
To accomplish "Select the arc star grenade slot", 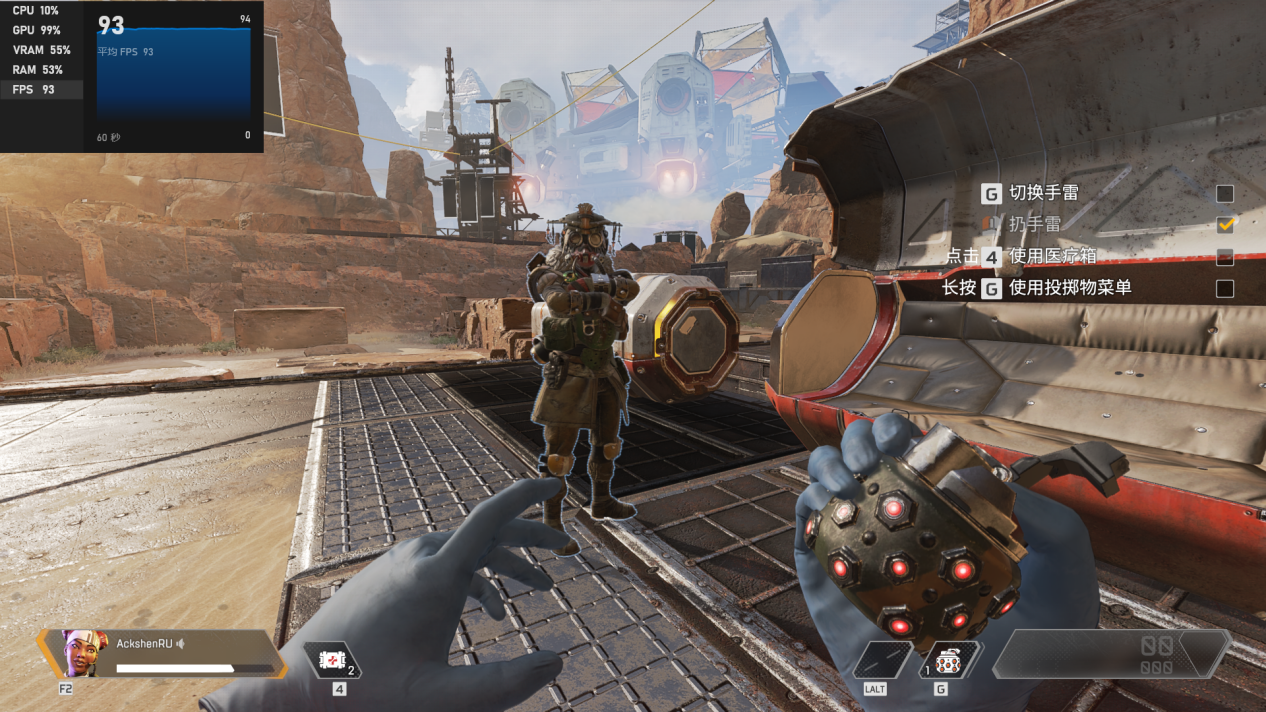I will [x=949, y=660].
